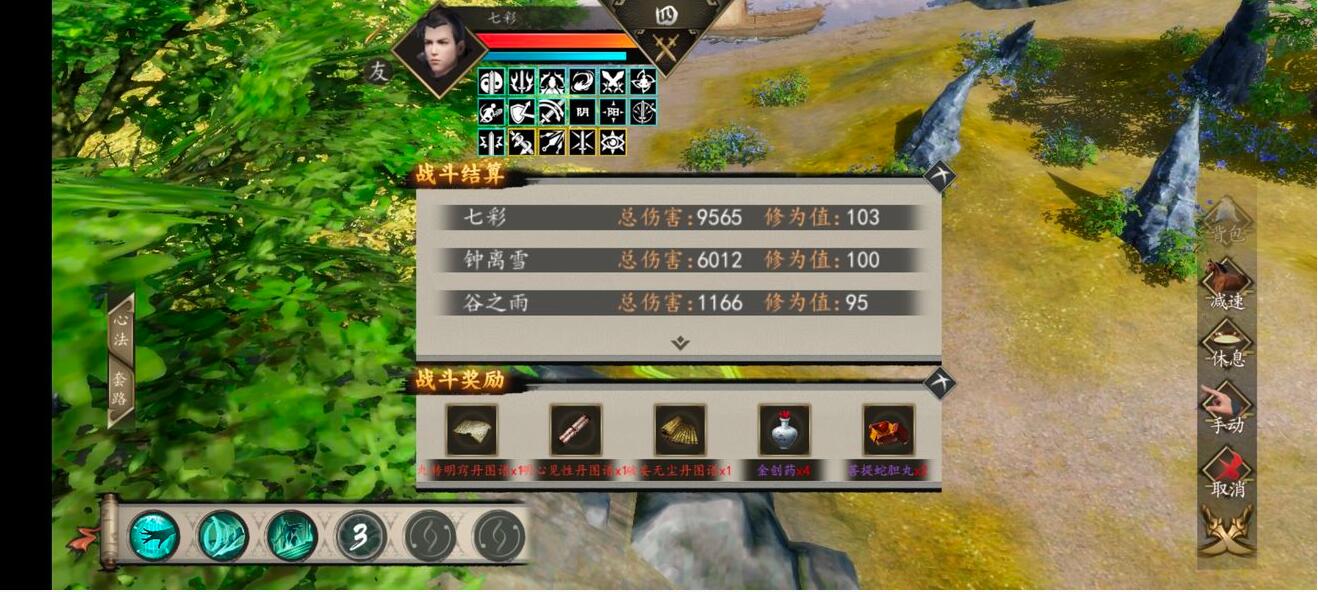
Task: Expand the battle summary with the down arrow
Action: pyautogui.click(x=680, y=343)
